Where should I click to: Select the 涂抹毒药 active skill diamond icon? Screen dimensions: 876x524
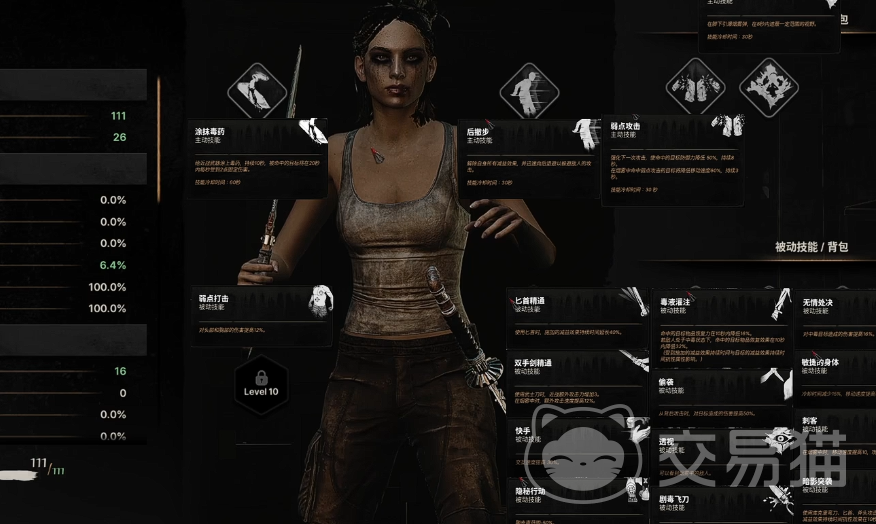[x=258, y=90]
